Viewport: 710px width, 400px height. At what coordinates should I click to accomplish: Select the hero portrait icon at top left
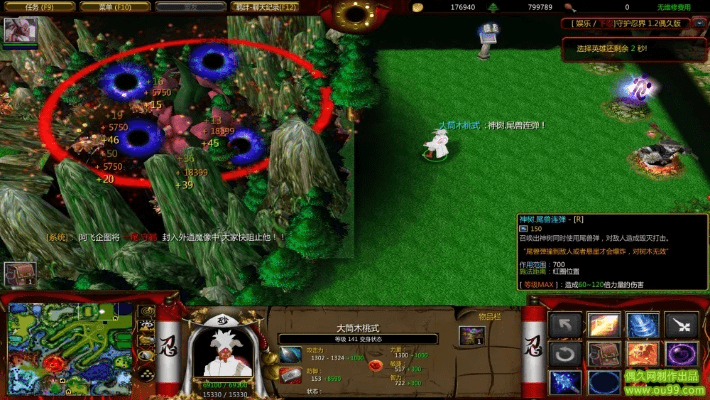(19, 31)
